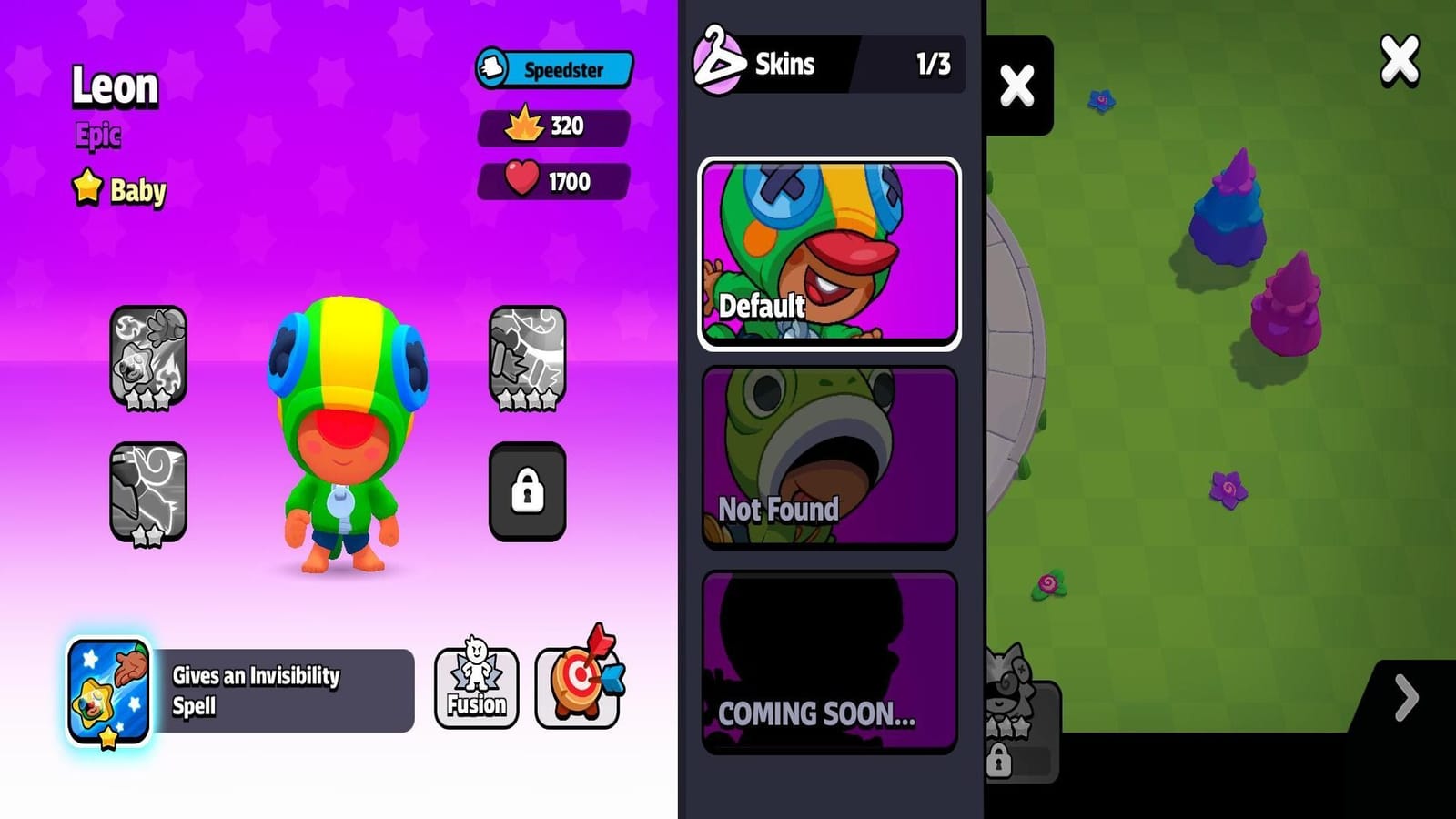Click the Baby rank star icon
Screen dimensions: 1456x819
(86, 189)
